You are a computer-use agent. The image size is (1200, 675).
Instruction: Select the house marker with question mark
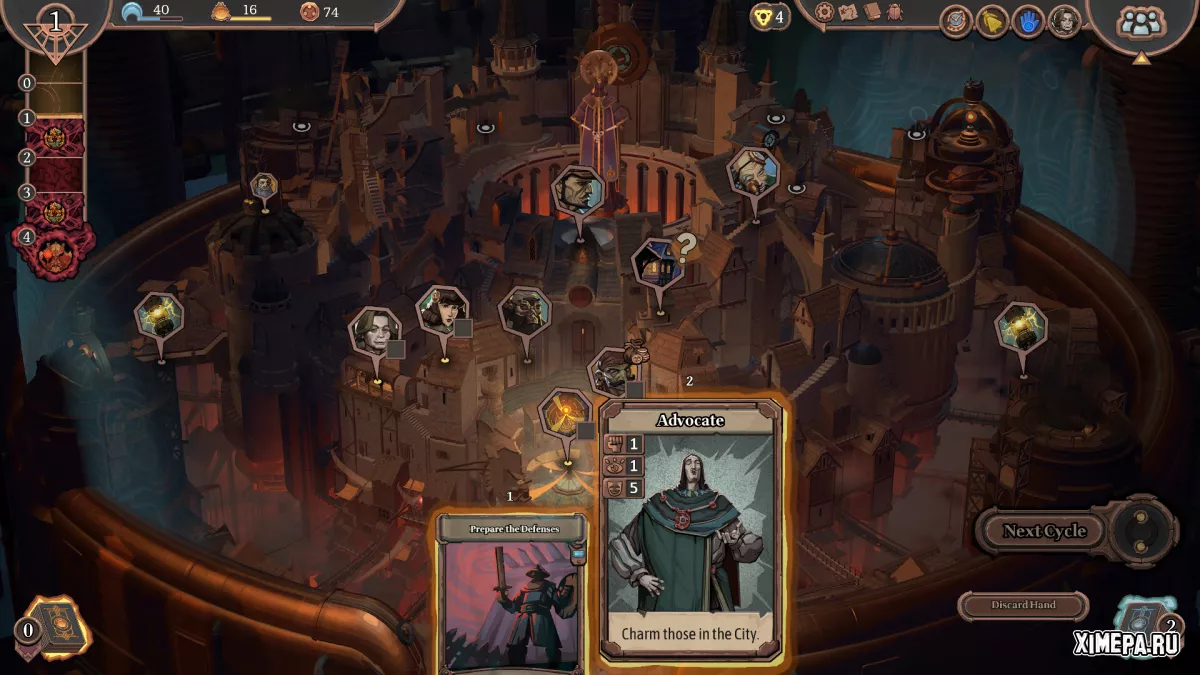click(x=657, y=263)
